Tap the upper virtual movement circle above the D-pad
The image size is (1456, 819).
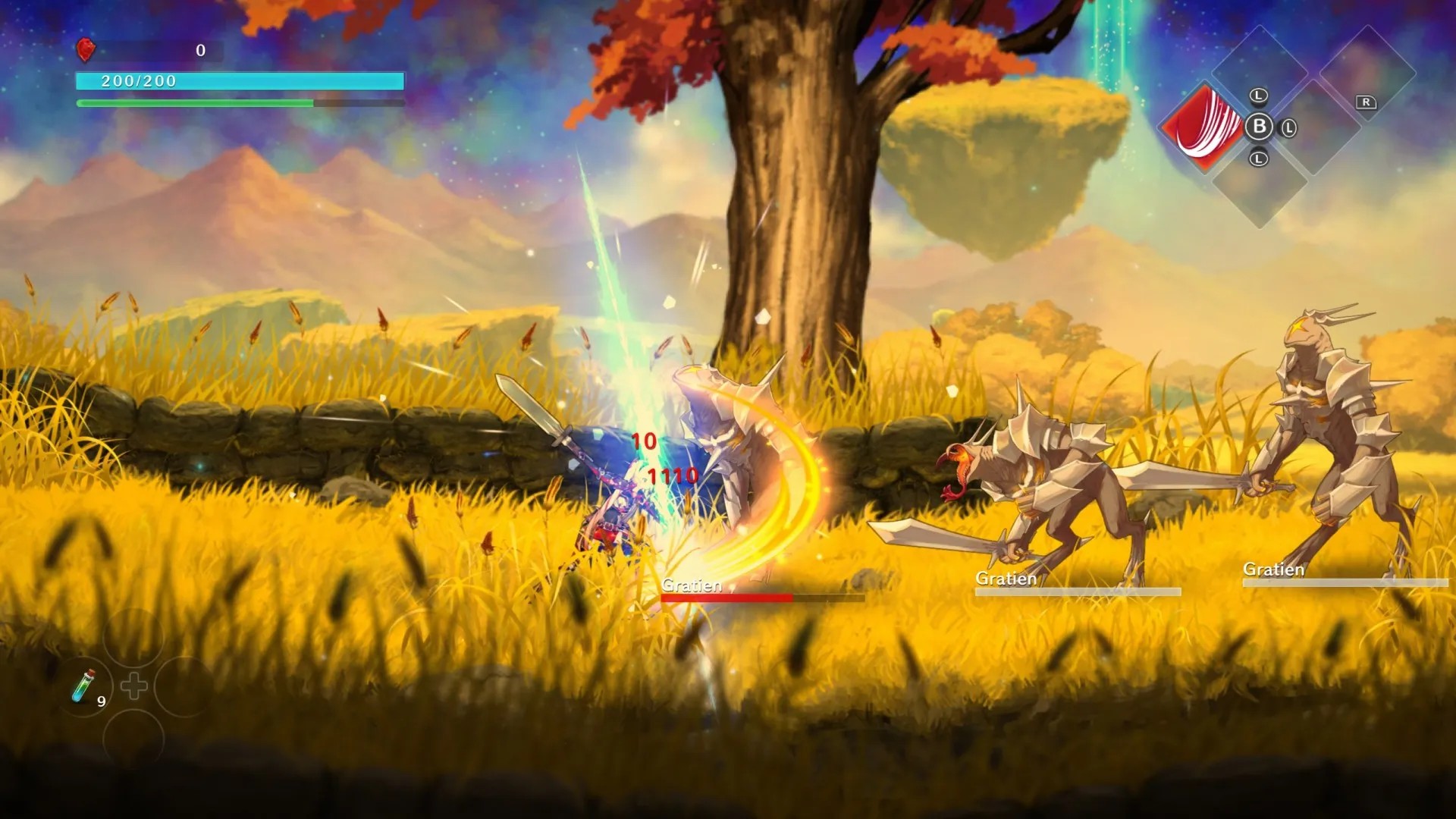click(x=133, y=638)
